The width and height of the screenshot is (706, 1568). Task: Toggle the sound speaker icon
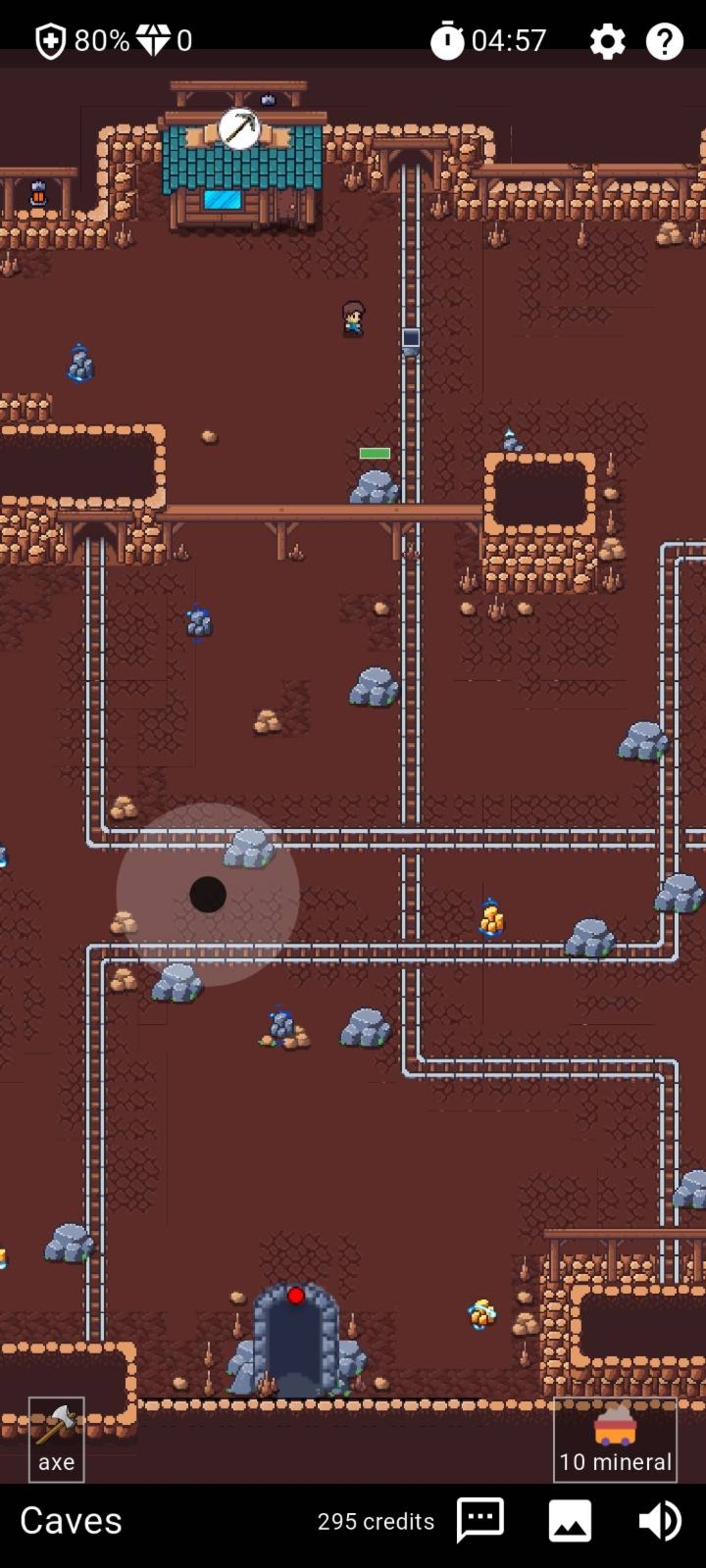pyautogui.click(x=660, y=1520)
